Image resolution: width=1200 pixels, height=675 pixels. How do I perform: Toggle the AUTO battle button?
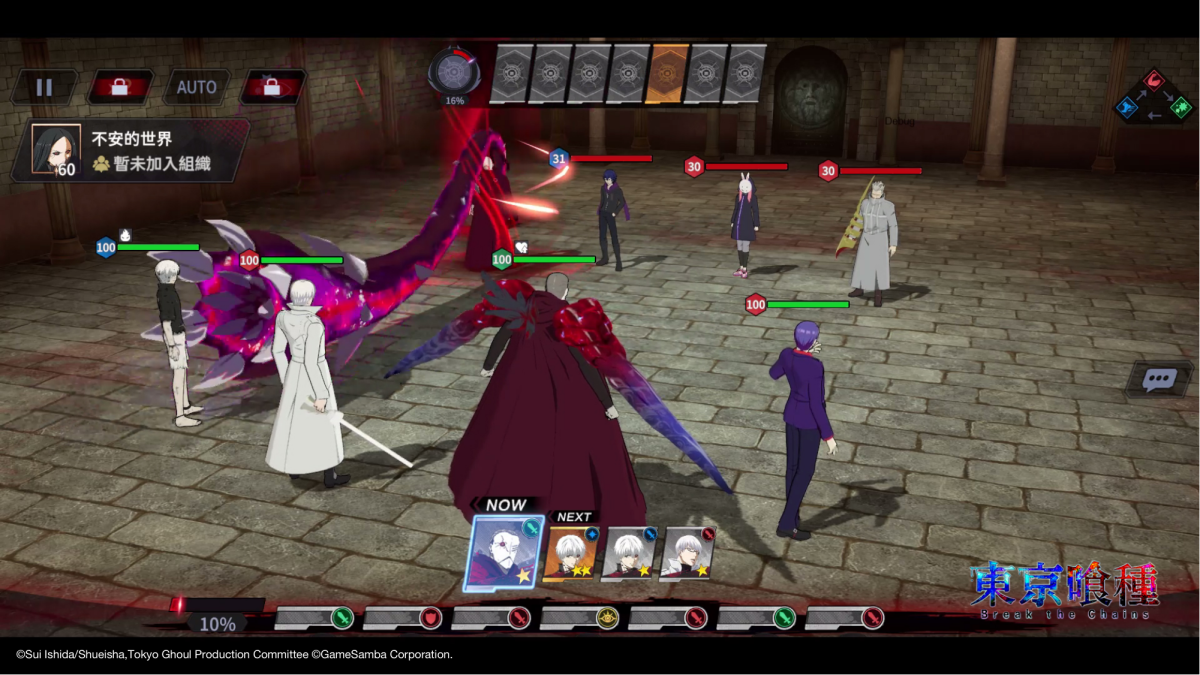tap(196, 87)
